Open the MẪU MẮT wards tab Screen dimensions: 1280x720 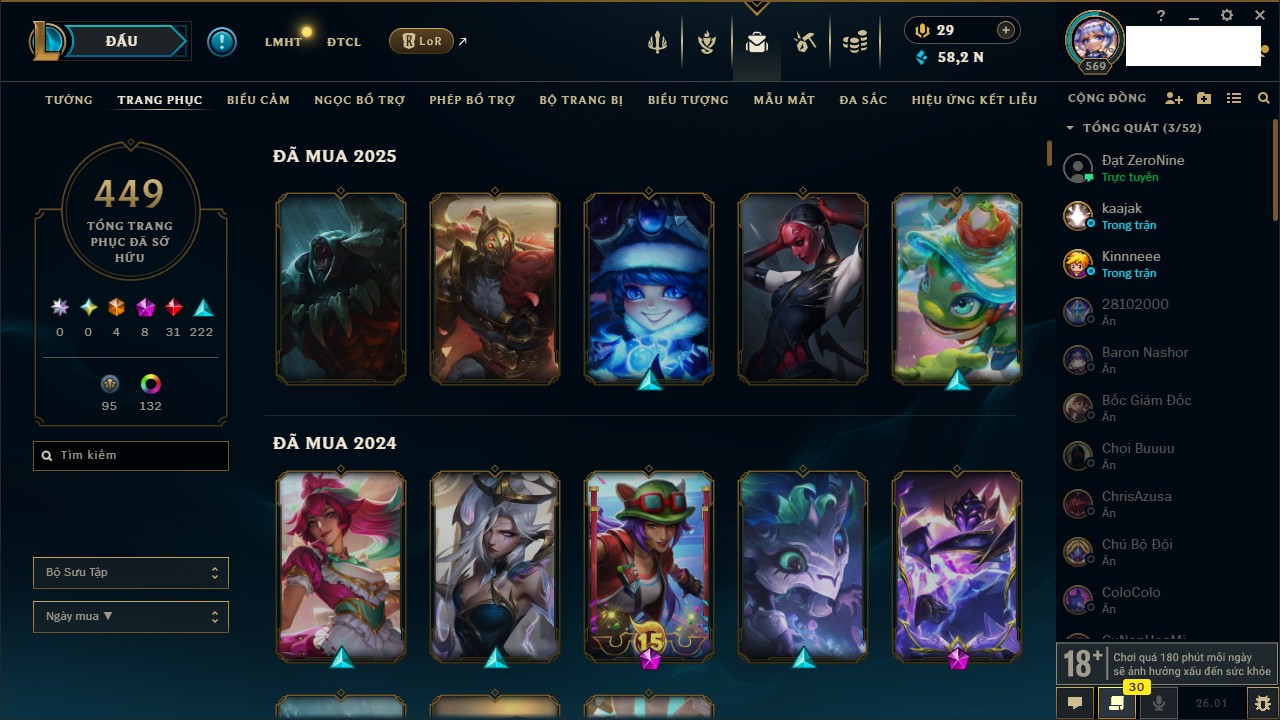pyautogui.click(x=784, y=100)
